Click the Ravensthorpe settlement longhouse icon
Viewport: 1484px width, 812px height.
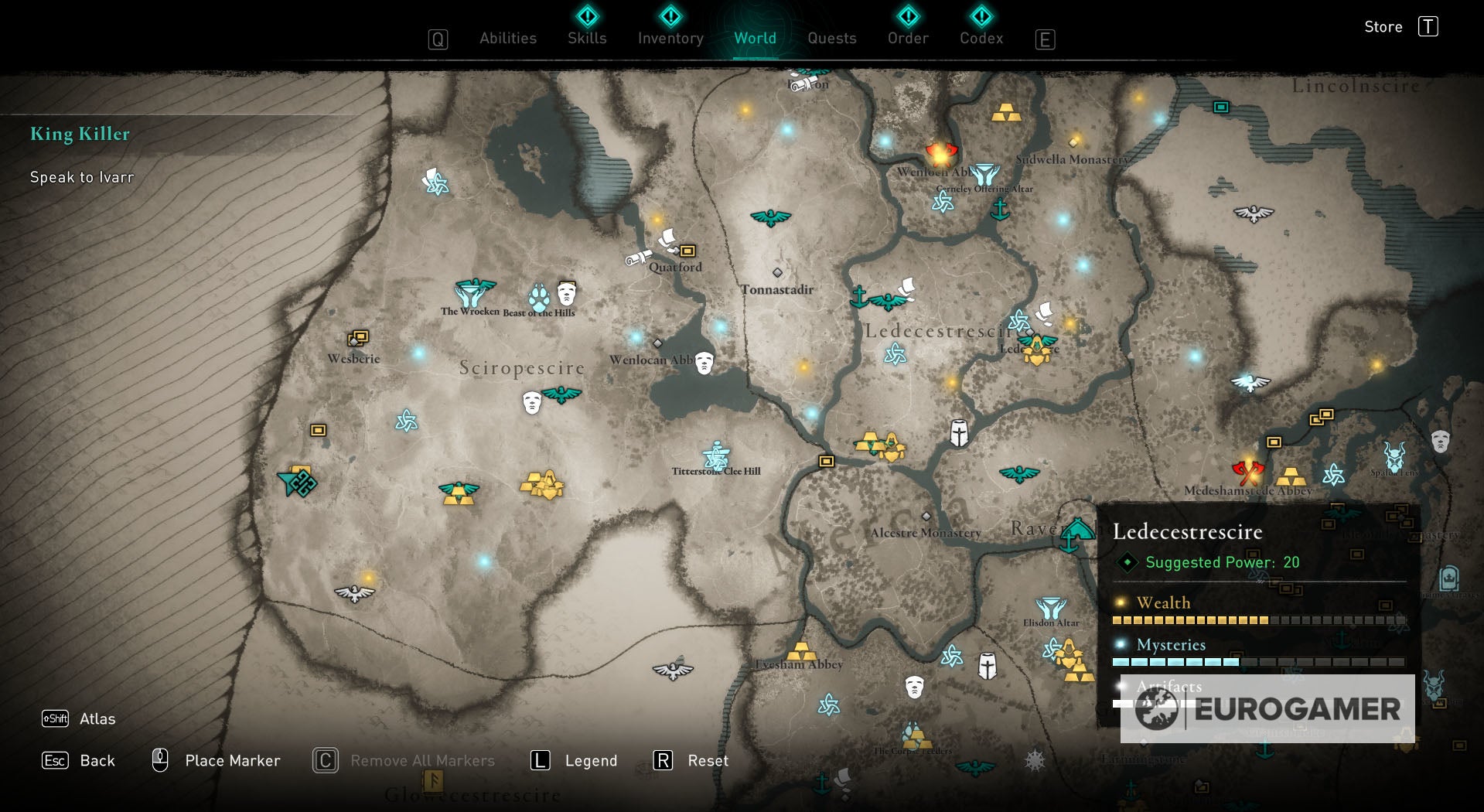point(1076,534)
